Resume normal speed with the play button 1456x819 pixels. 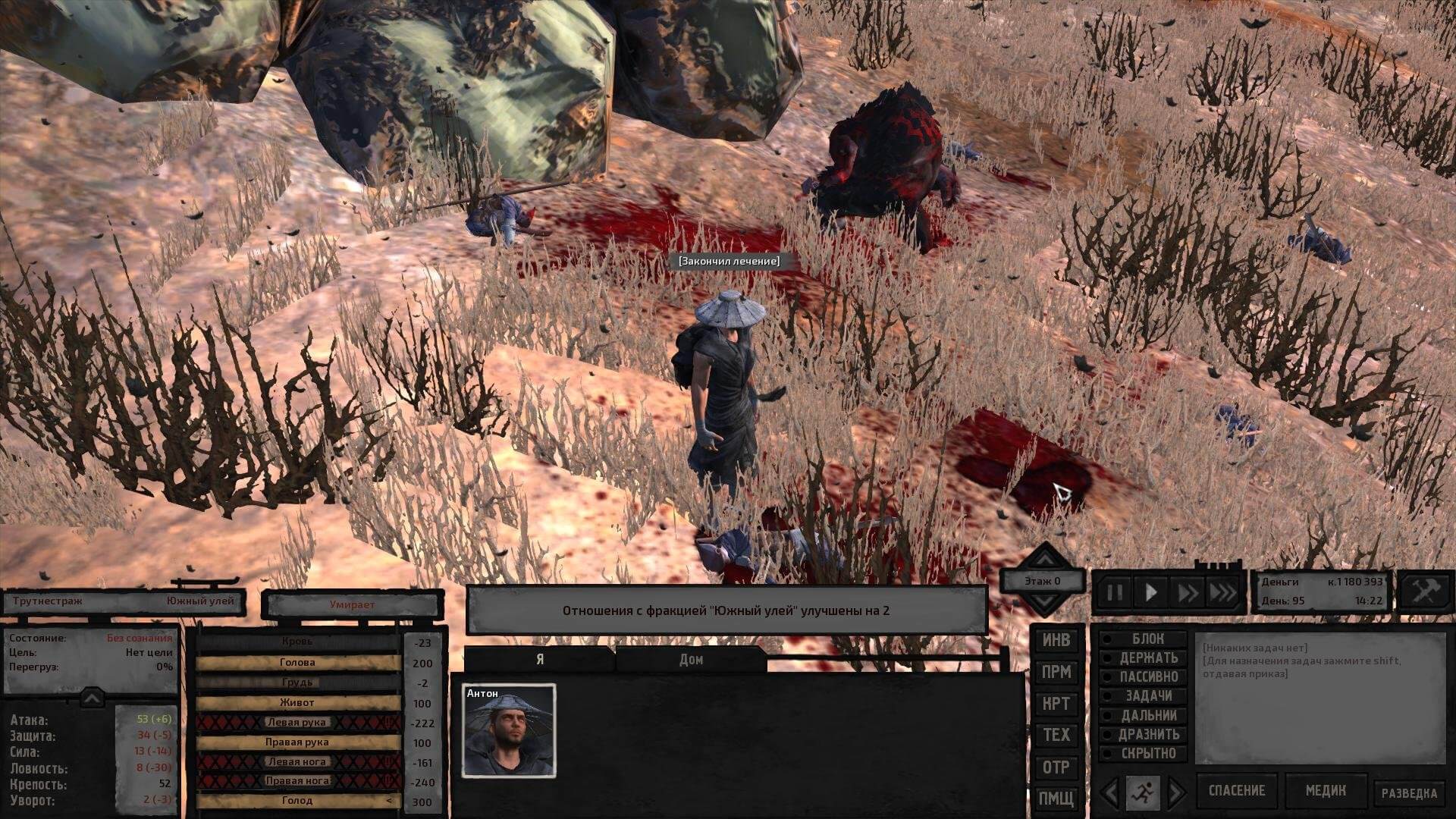[x=1151, y=592]
